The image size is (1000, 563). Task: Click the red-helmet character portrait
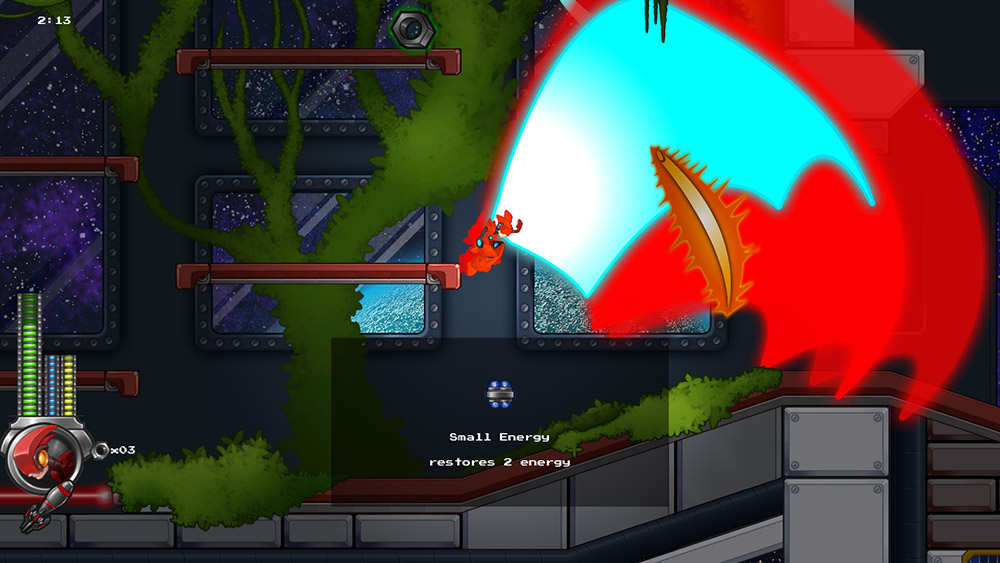[x=44, y=456]
